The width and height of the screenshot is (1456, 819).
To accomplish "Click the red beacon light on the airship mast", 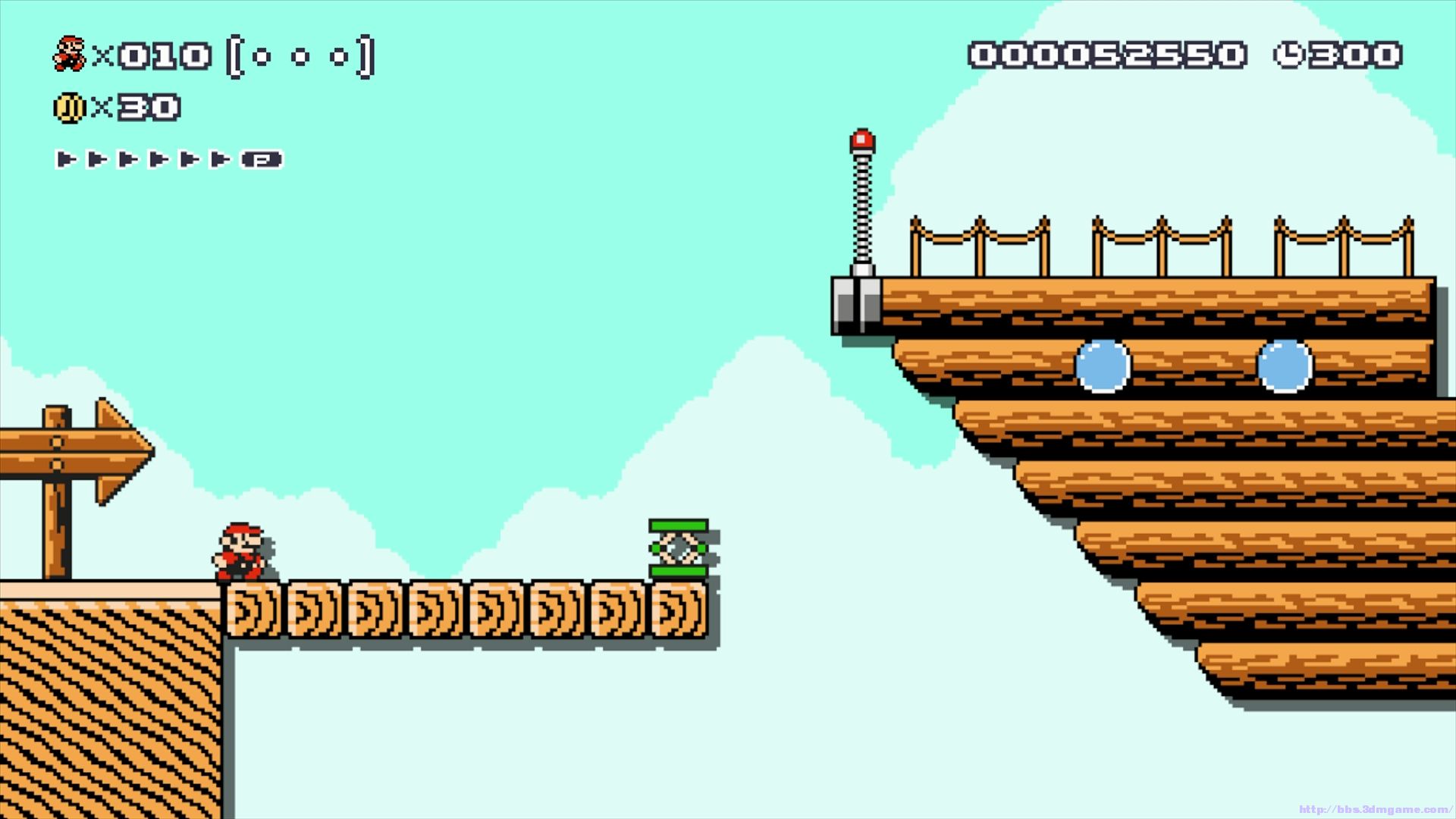I will 863,139.
